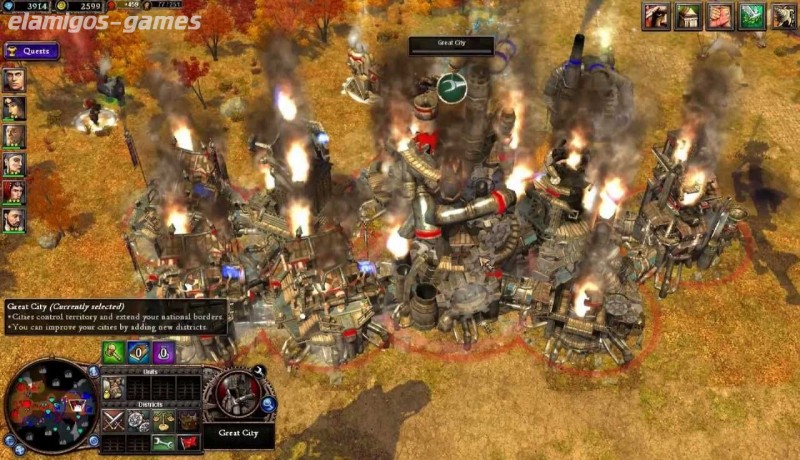The height and width of the screenshot is (460, 800).
Task: Click the green hammer build button
Action: pyautogui.click(x=113, y=352)
